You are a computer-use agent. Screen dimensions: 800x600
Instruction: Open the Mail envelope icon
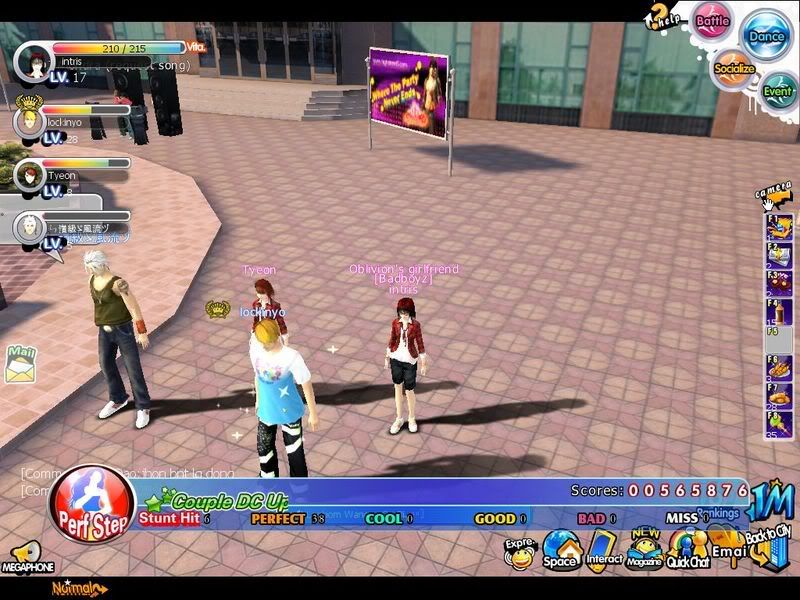pos(19,367)
